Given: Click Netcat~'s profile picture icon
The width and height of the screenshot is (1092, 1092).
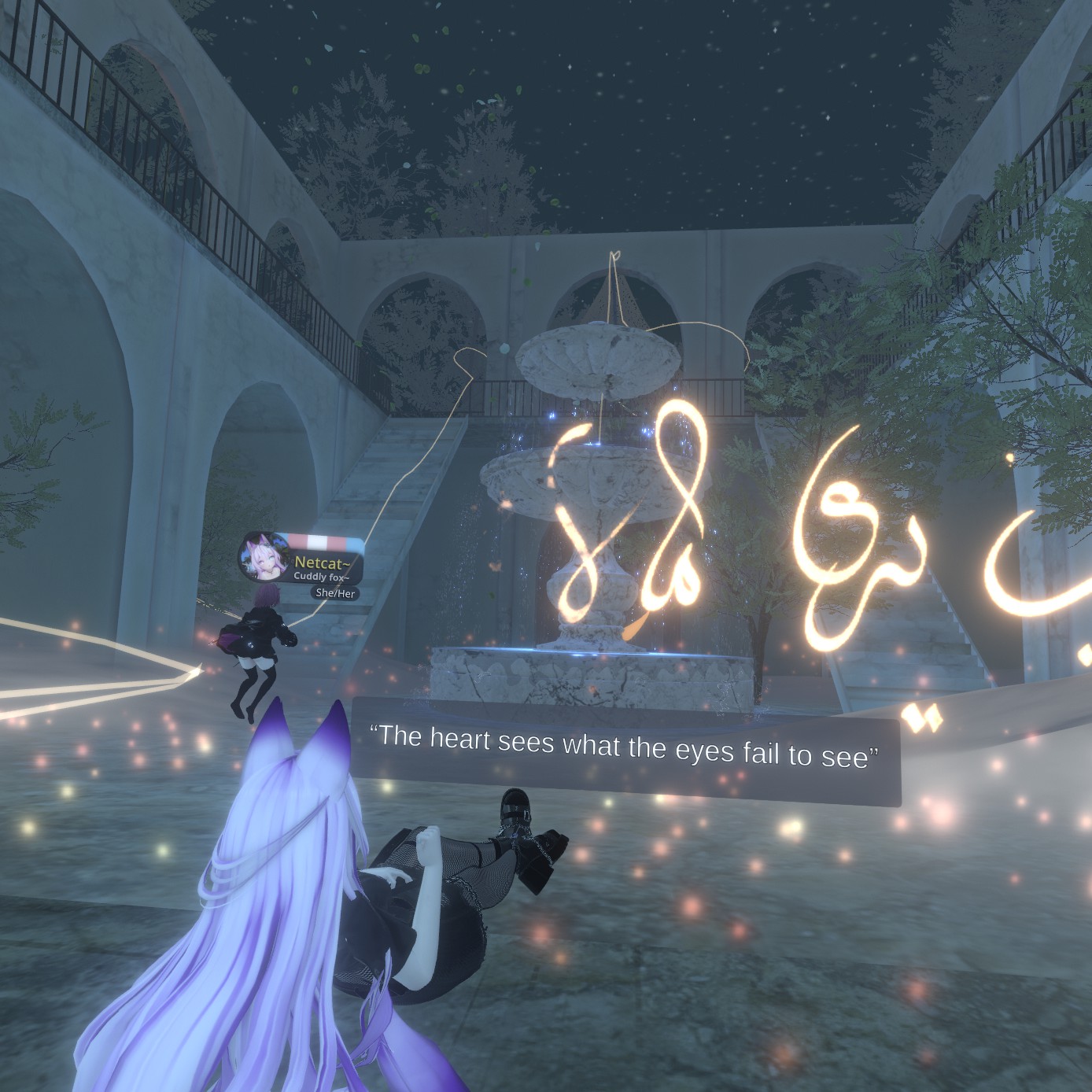Looking at the screenshot, I should coord(264,557).
